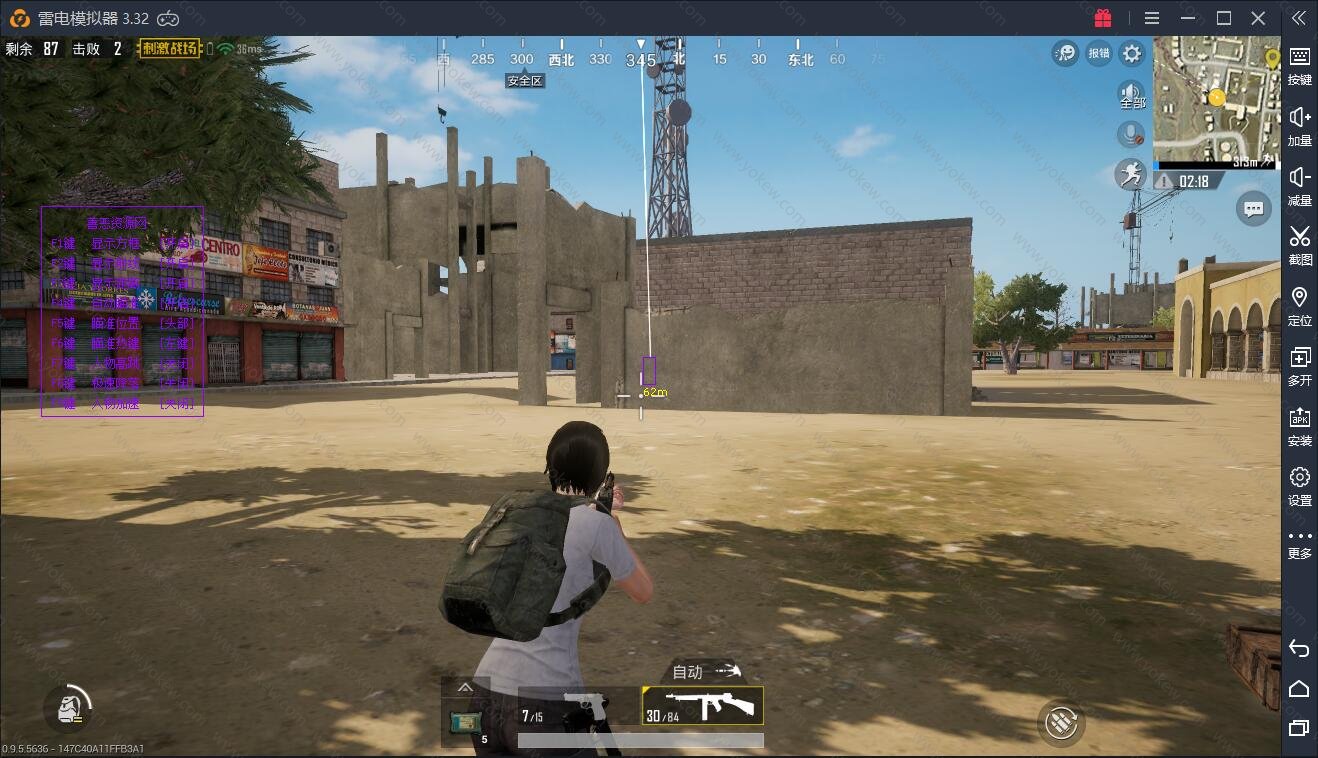Use the bandage healing item
This screenshot has width=1318, height=758.
[x=465, y=720]
